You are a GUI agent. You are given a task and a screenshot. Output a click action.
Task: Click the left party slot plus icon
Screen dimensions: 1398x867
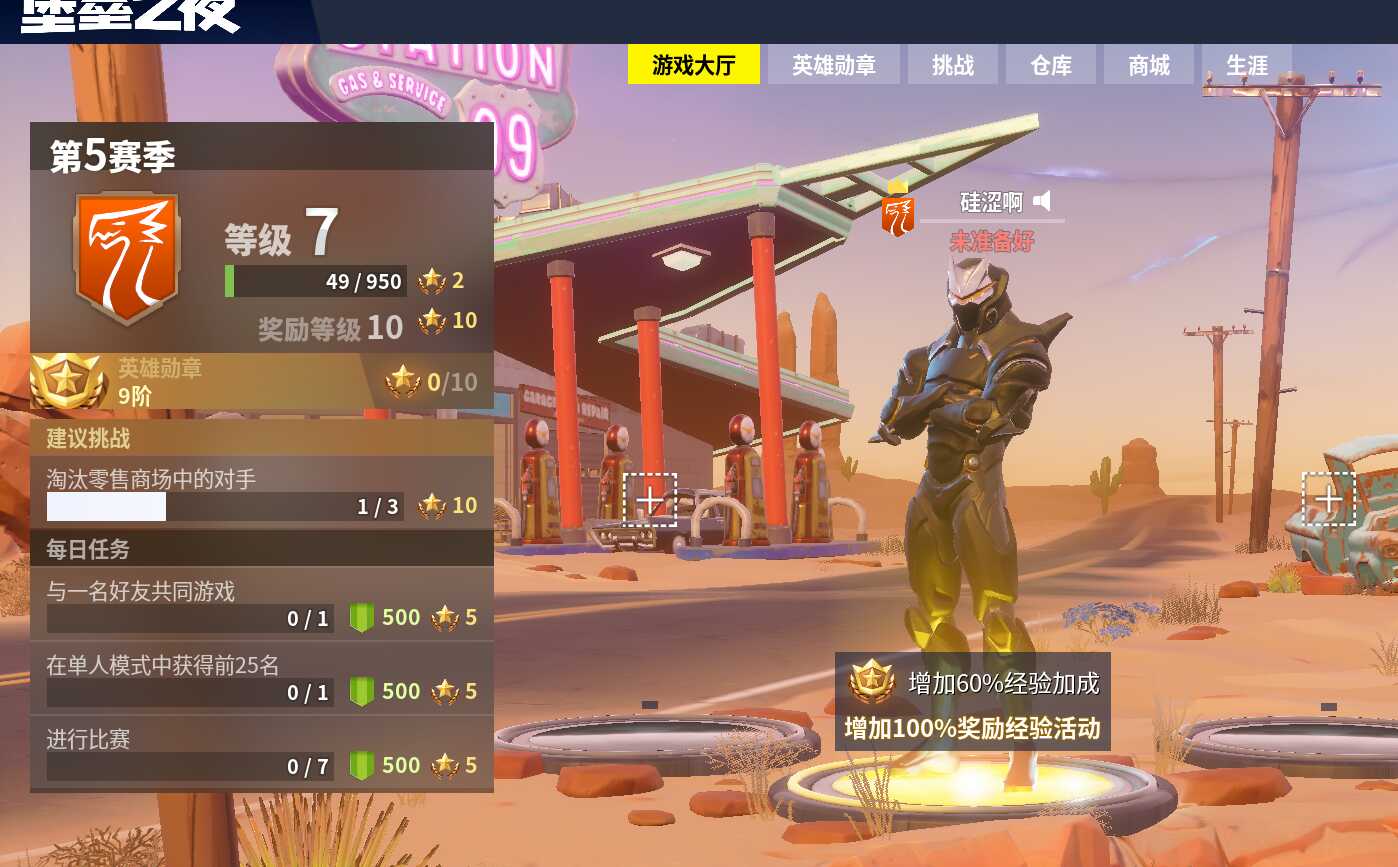click(651, 500)
